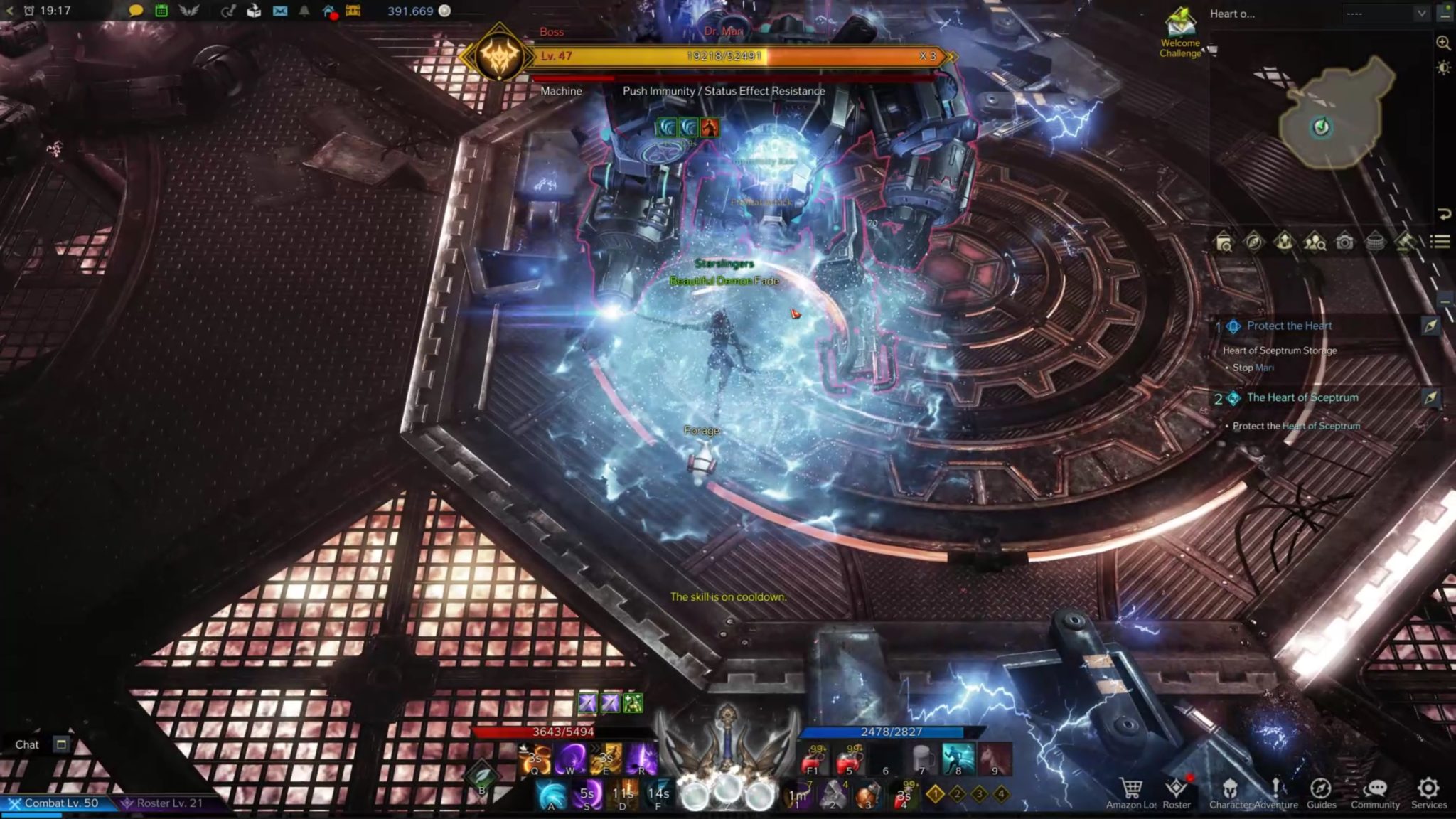Select the screenshot camera icon below the minimap

pos(1344,242)
